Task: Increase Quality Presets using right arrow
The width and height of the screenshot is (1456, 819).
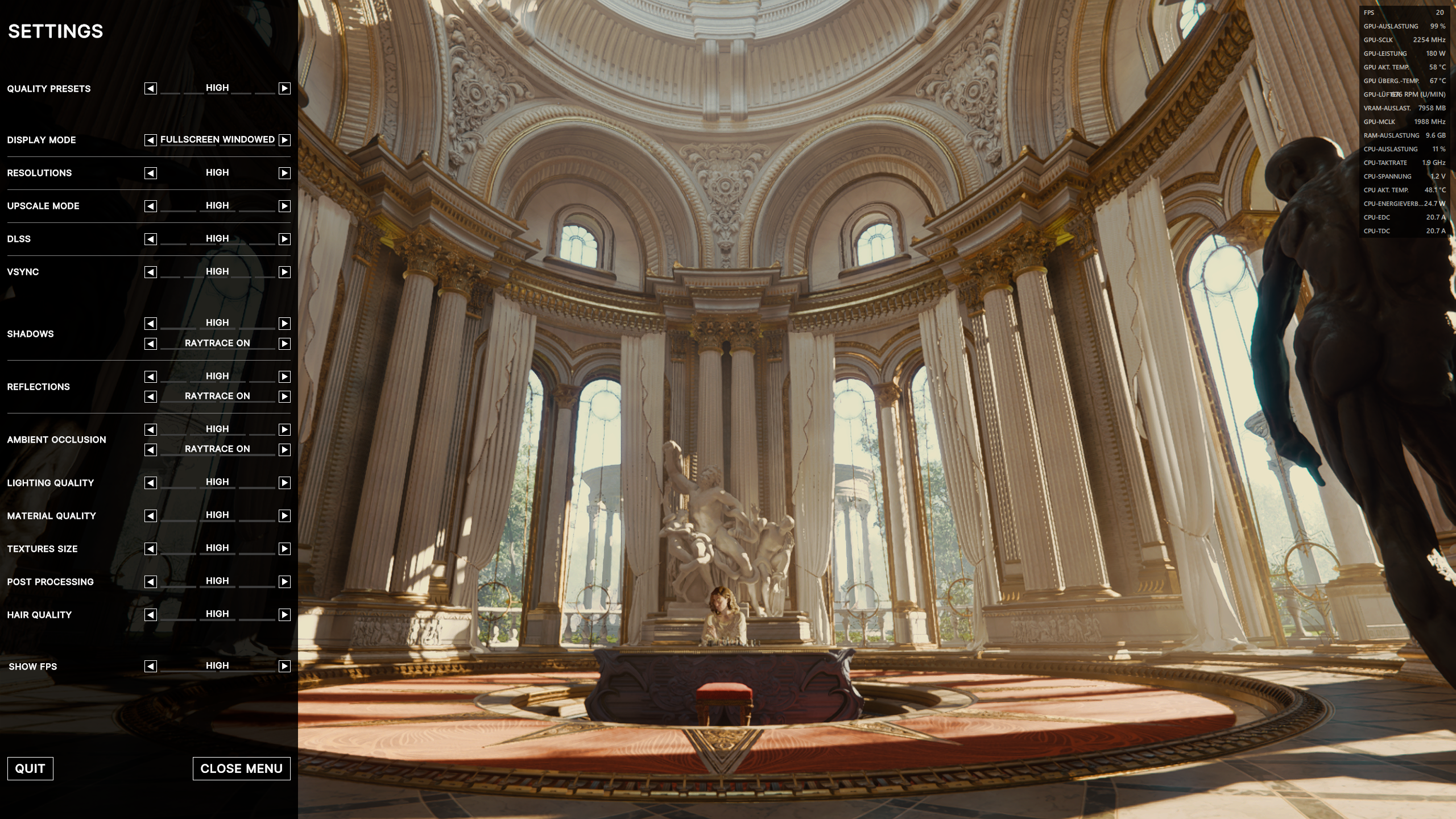Action: point(283,89)
